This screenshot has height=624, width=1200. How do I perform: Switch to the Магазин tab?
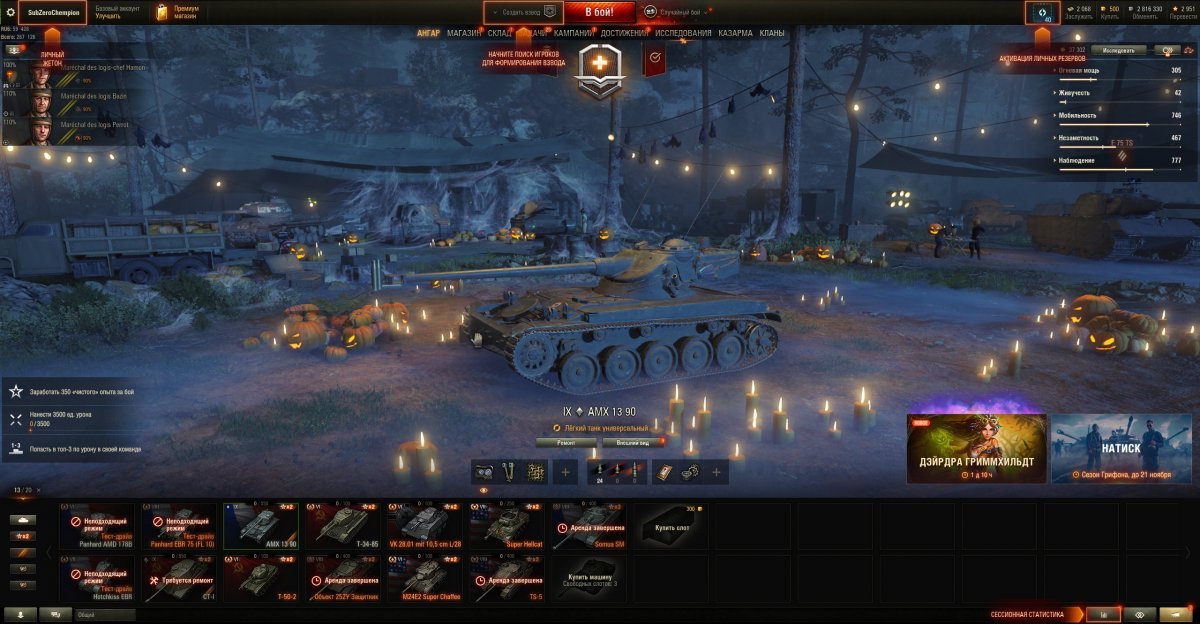(464, 33)
